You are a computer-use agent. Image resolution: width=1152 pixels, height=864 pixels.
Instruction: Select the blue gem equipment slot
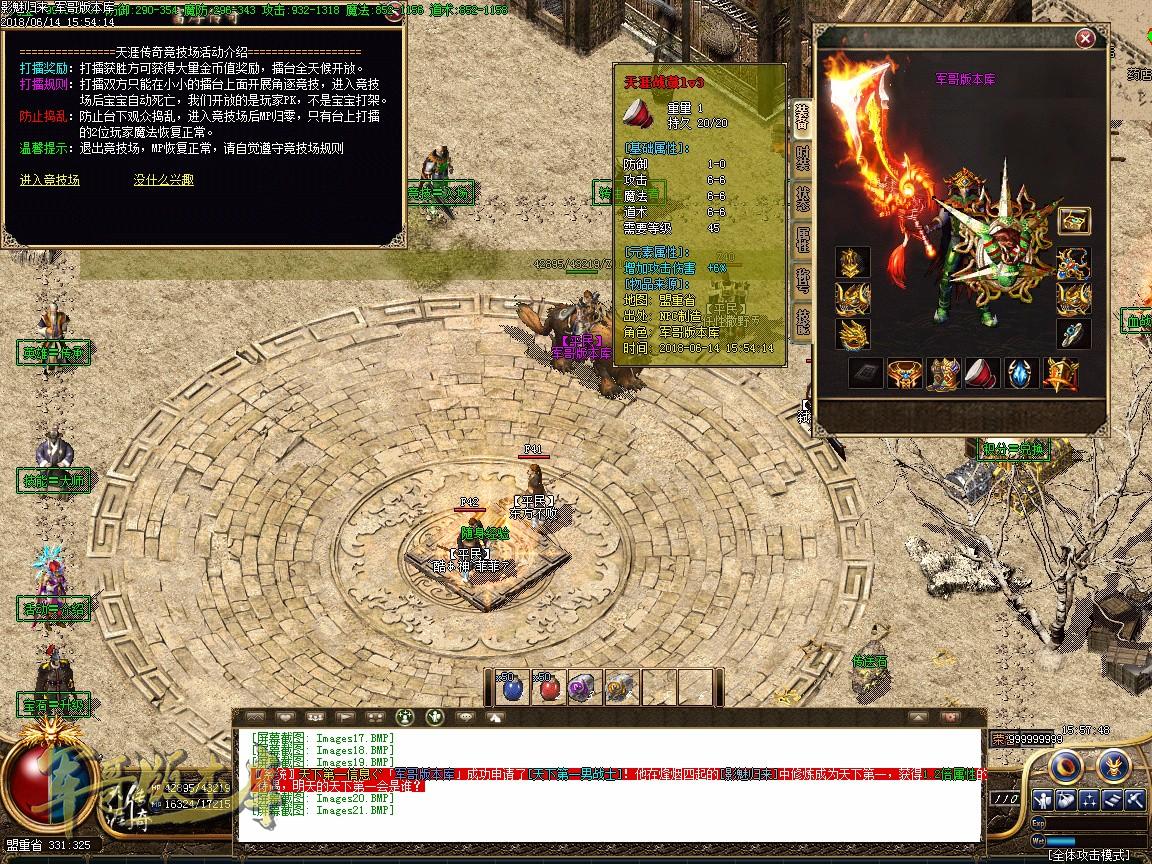[1022, 374]
